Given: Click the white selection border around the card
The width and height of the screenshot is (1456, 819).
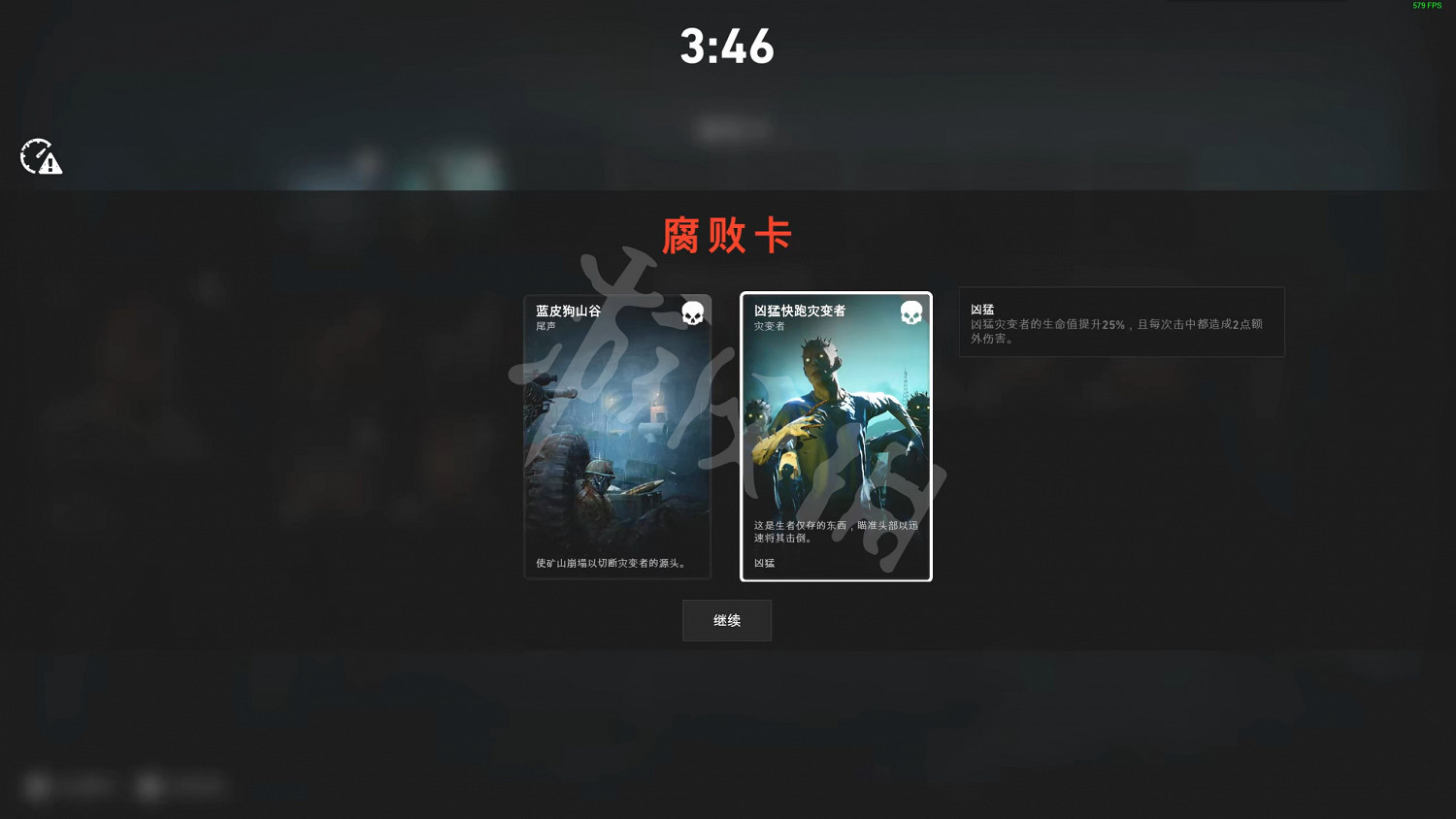Looking at the screenshot, I should (836, 294).
